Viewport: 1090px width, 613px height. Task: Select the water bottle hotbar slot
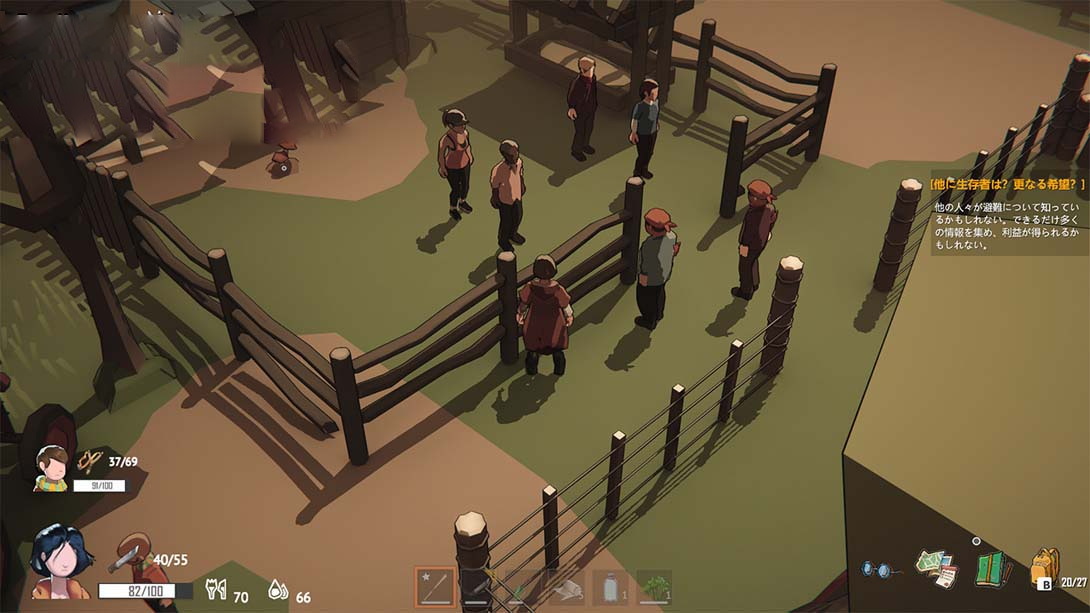click(610, 587)
